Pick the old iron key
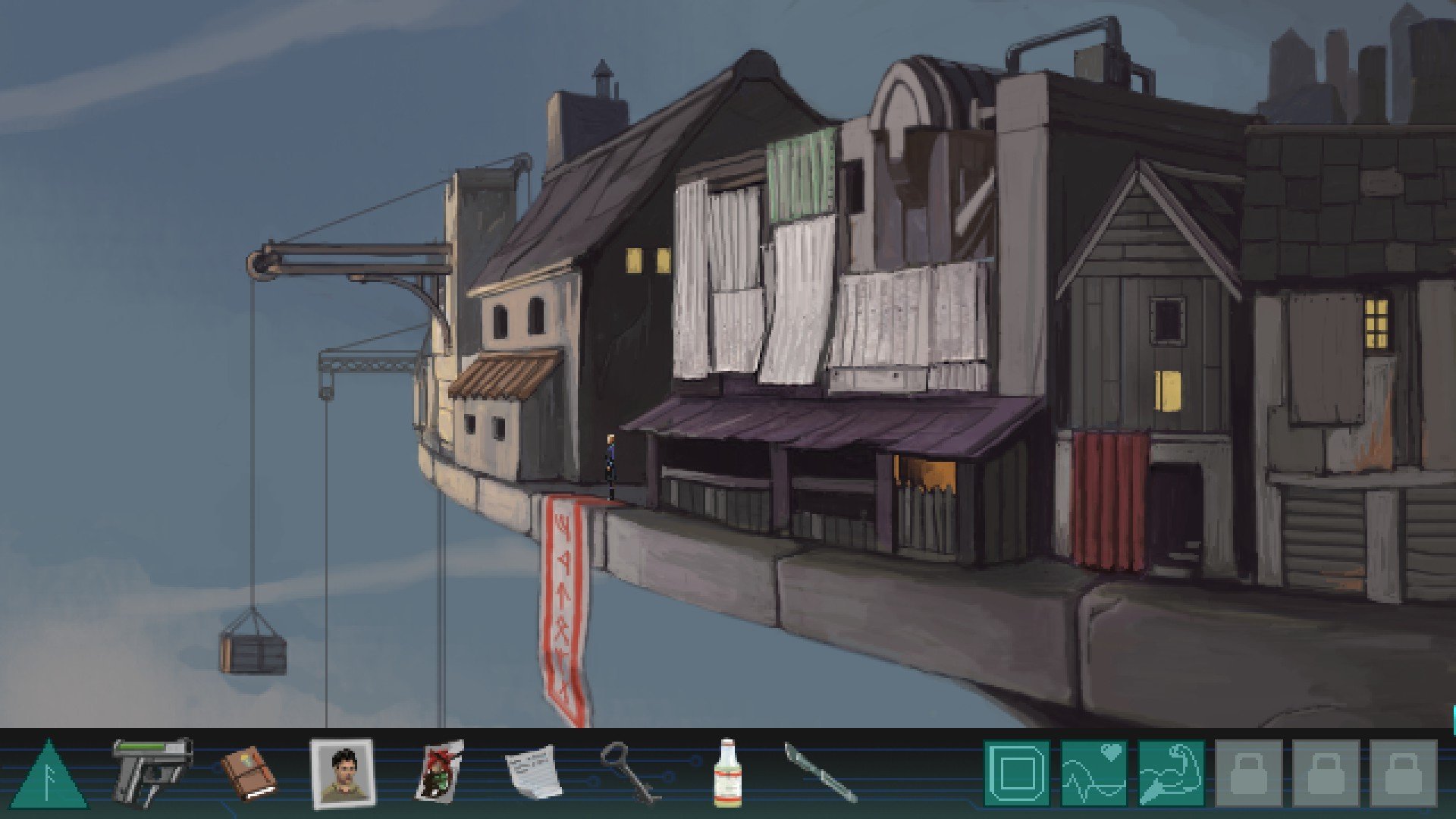 [627, 772]
